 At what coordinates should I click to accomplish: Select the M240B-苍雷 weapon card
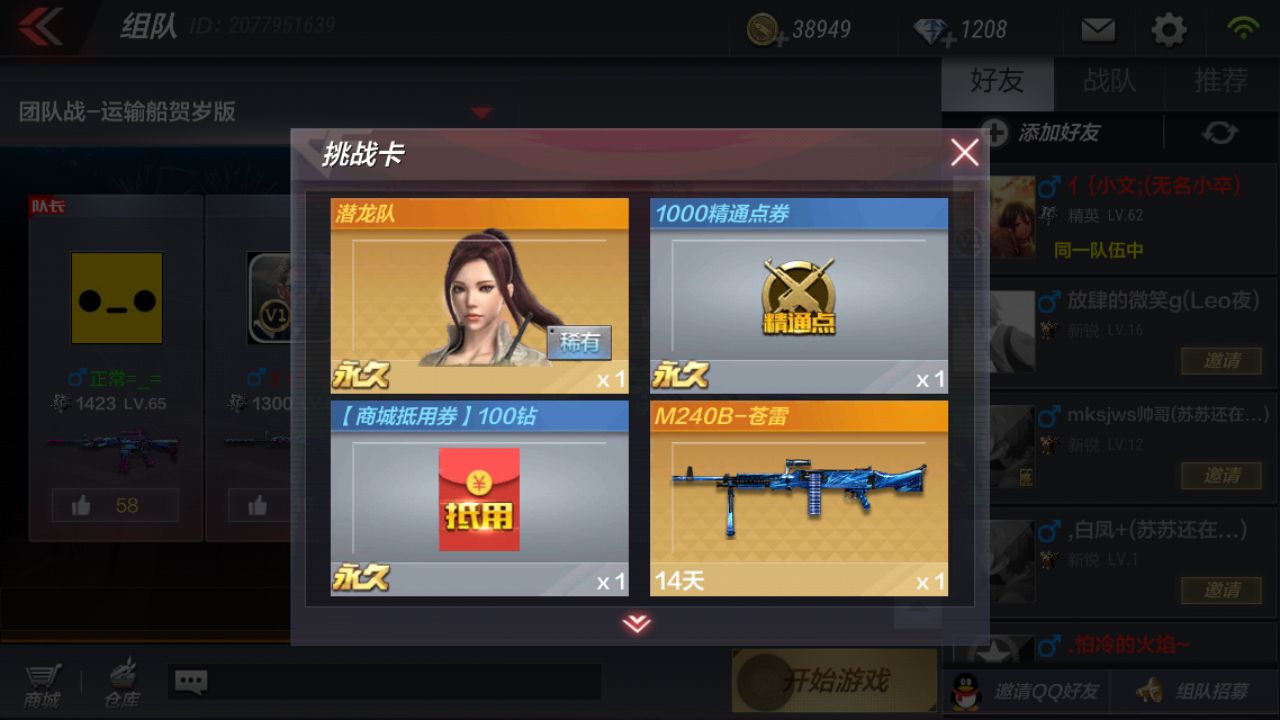(799, 495)
